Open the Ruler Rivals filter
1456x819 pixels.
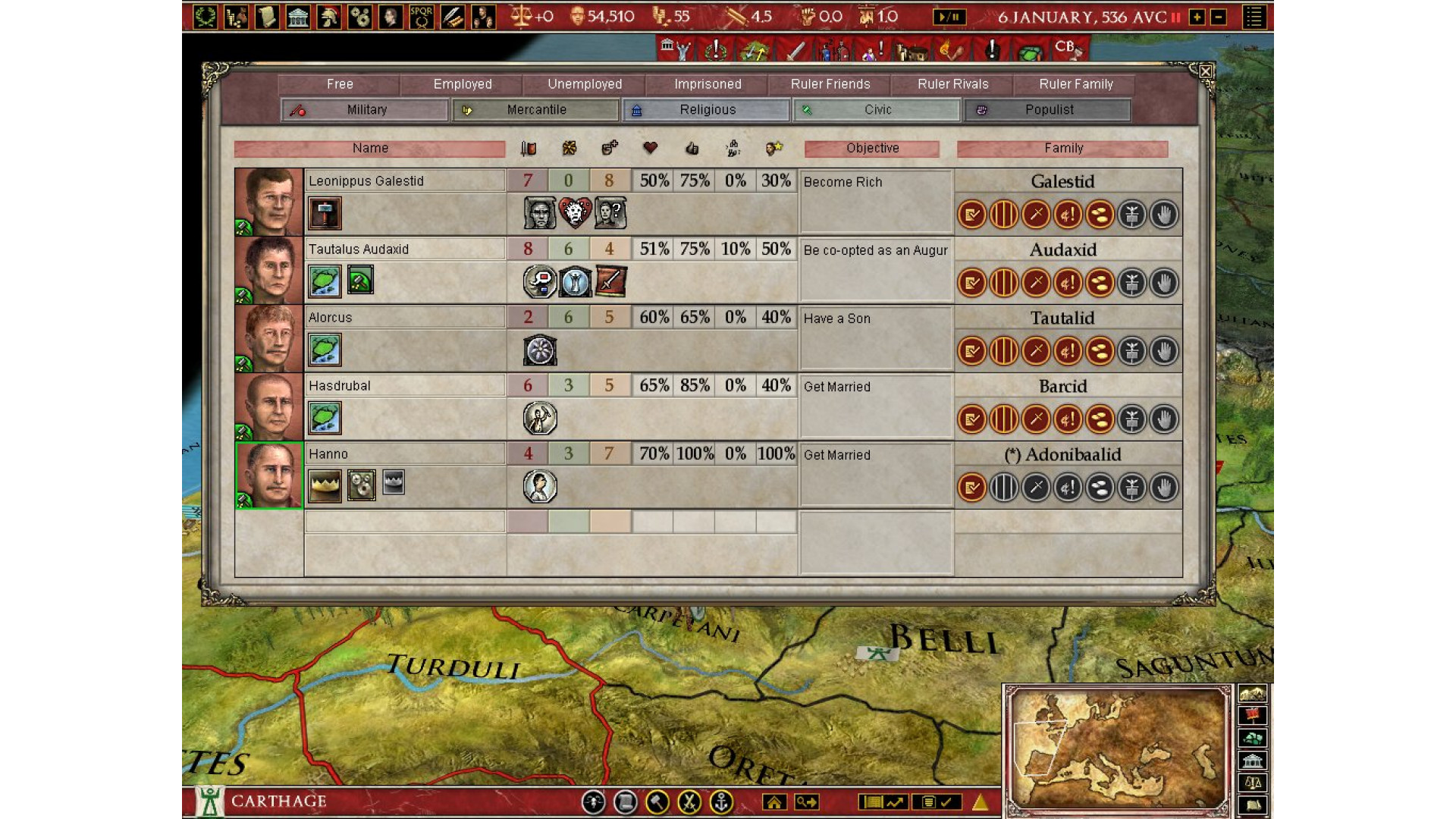[953, 84]
